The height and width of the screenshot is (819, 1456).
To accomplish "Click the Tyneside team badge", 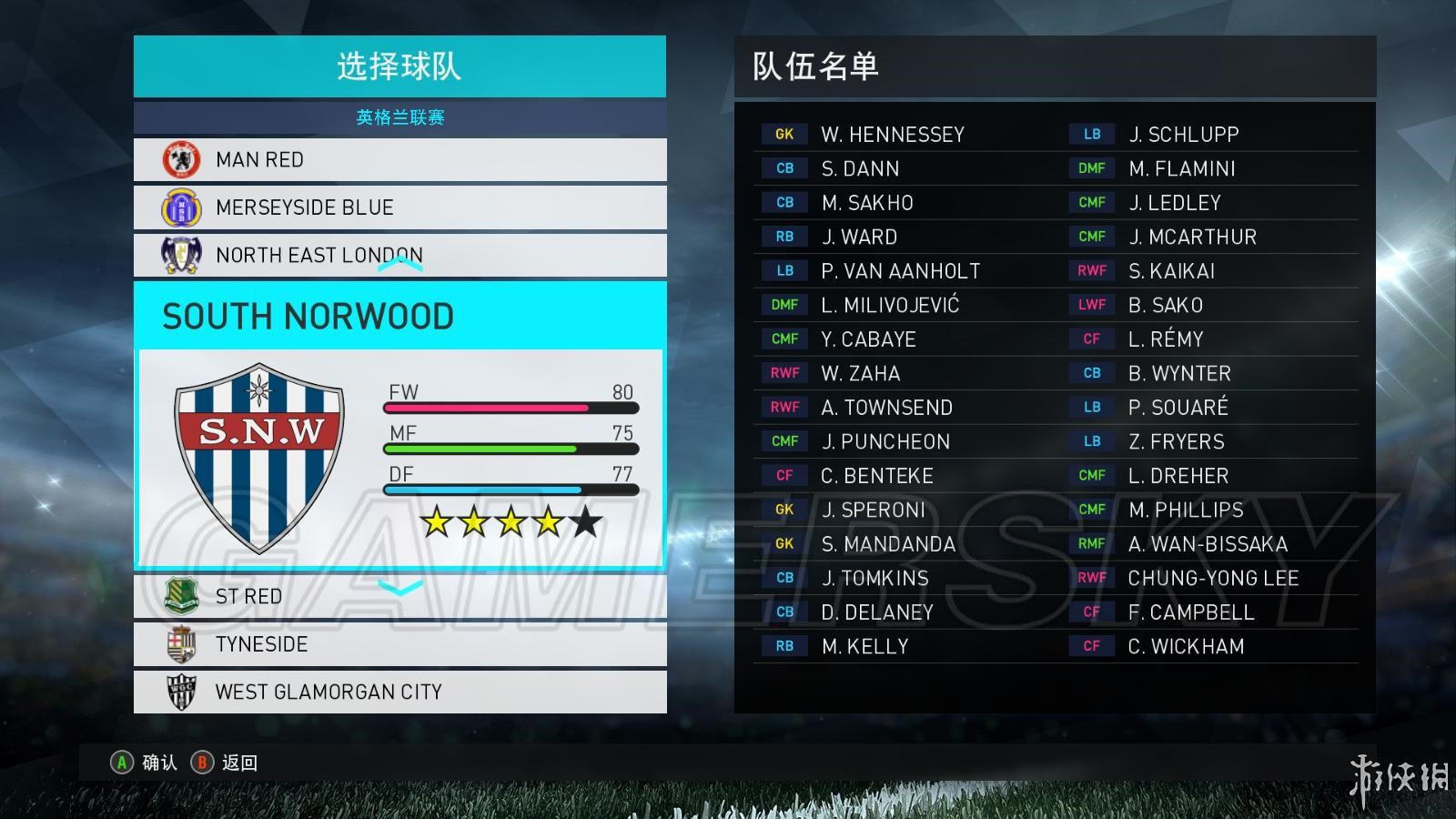I will point(181,644).
